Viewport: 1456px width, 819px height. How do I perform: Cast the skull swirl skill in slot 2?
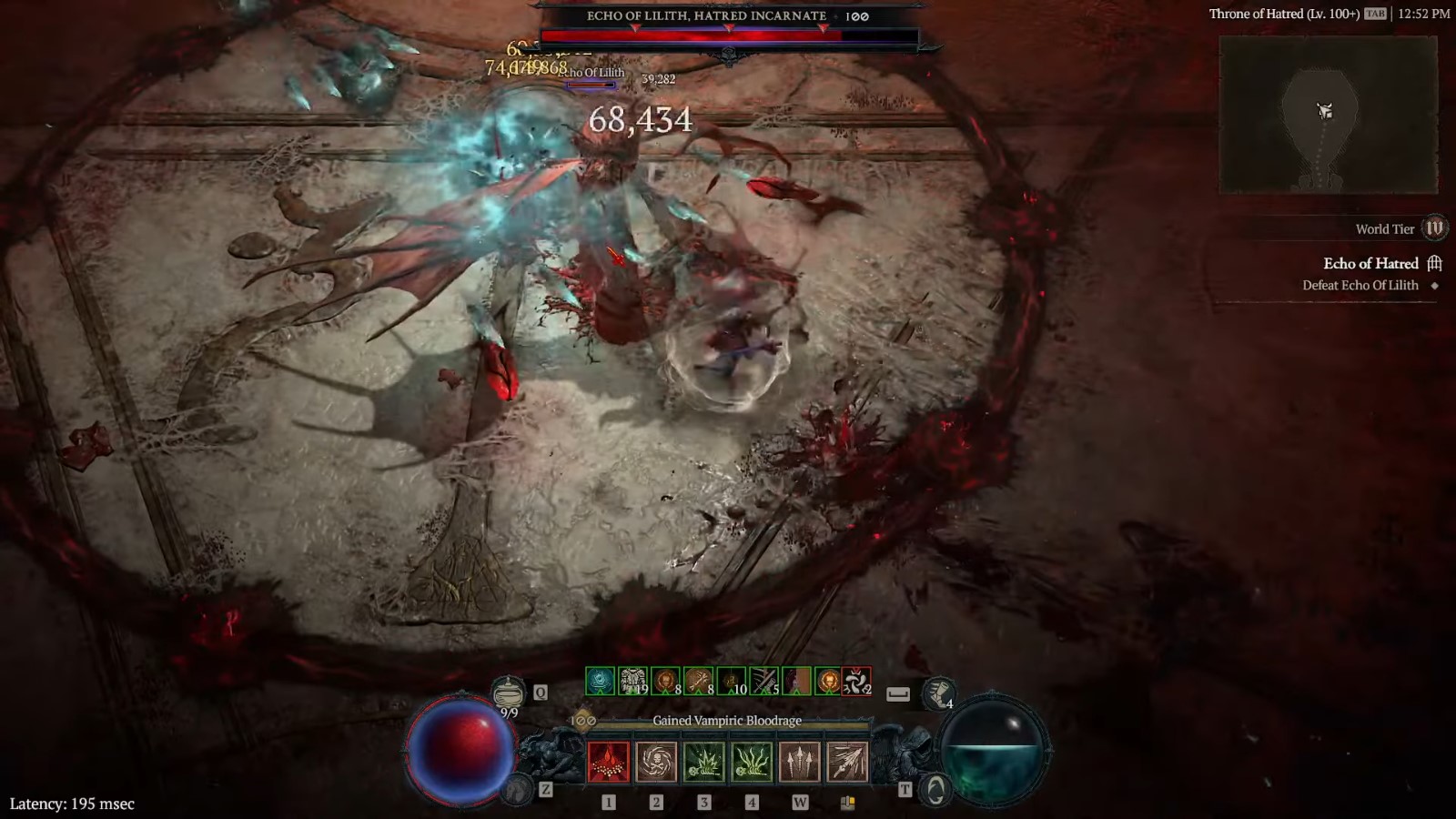(656, 760)
